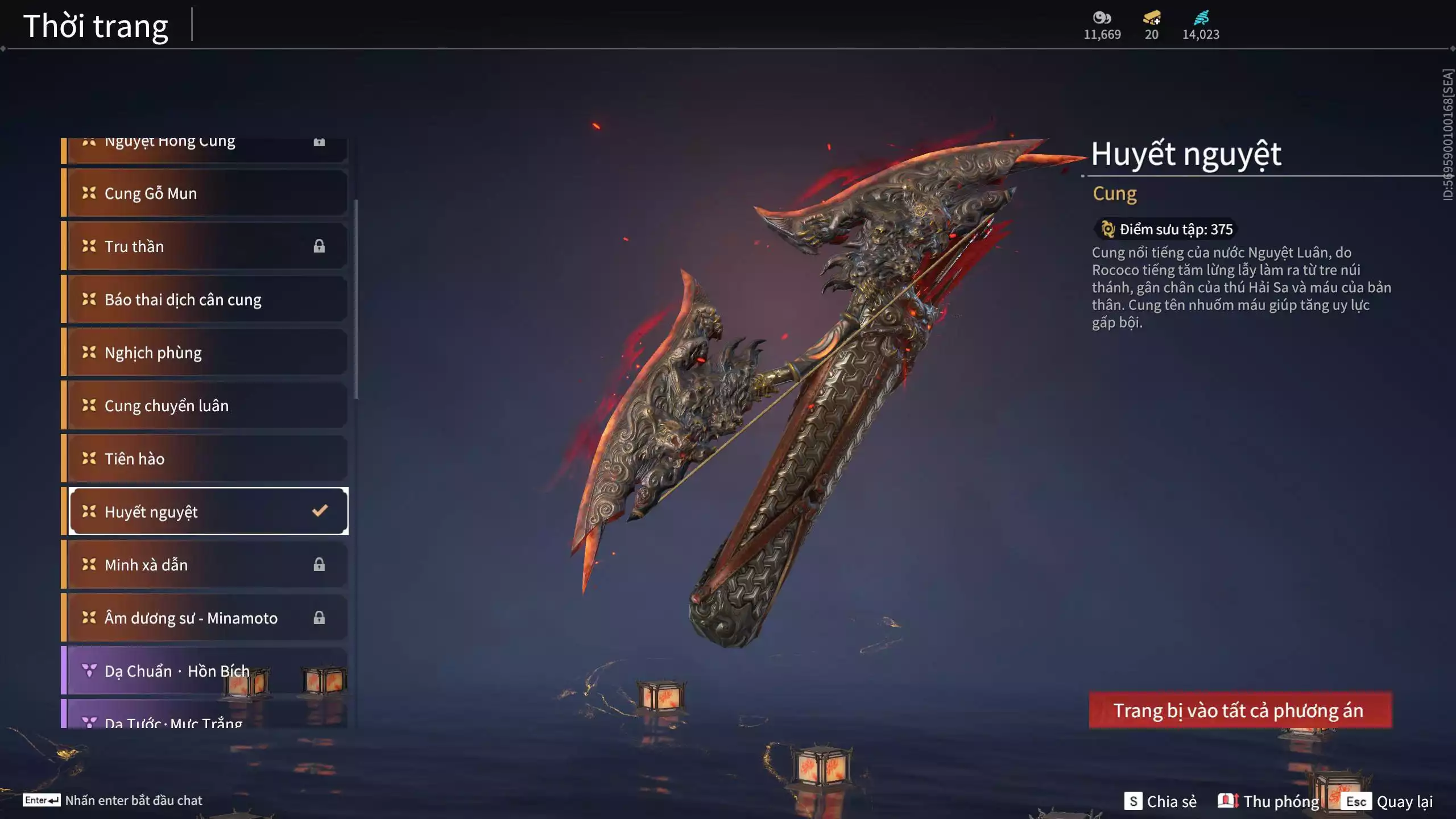Image resolution: width=1456 pixels, height=819 pixels.
Task: Click Trang bị vào tất cả phương án
Action: pos(1240,710)
